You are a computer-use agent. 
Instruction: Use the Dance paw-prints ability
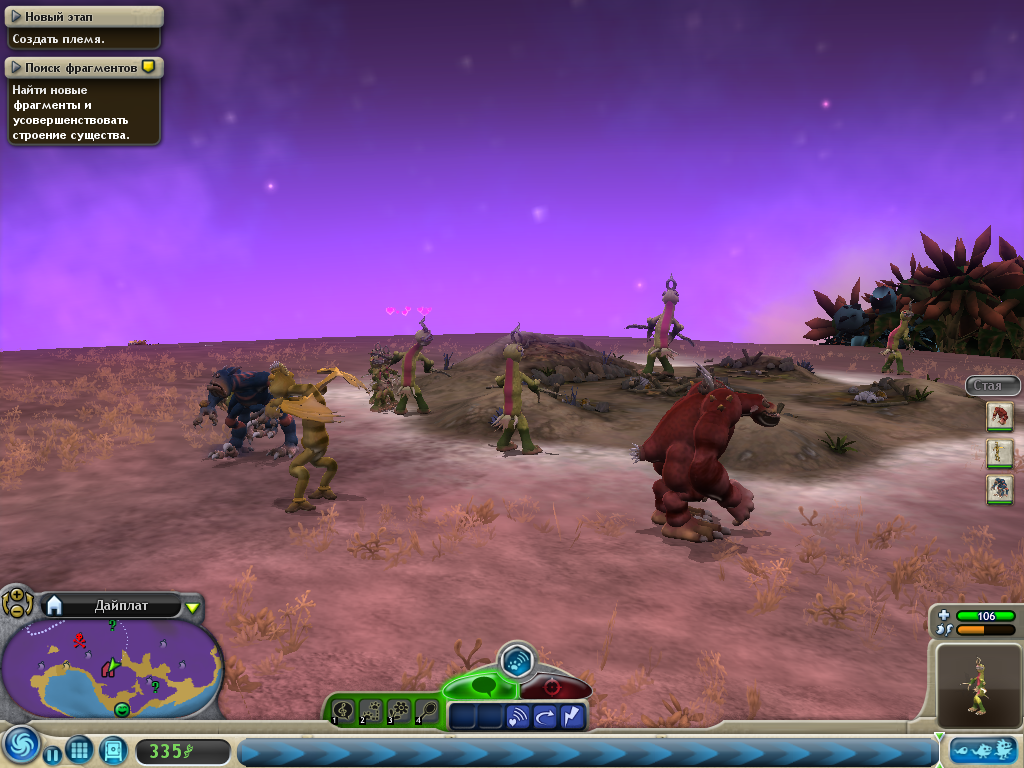[x=371, y=711]
